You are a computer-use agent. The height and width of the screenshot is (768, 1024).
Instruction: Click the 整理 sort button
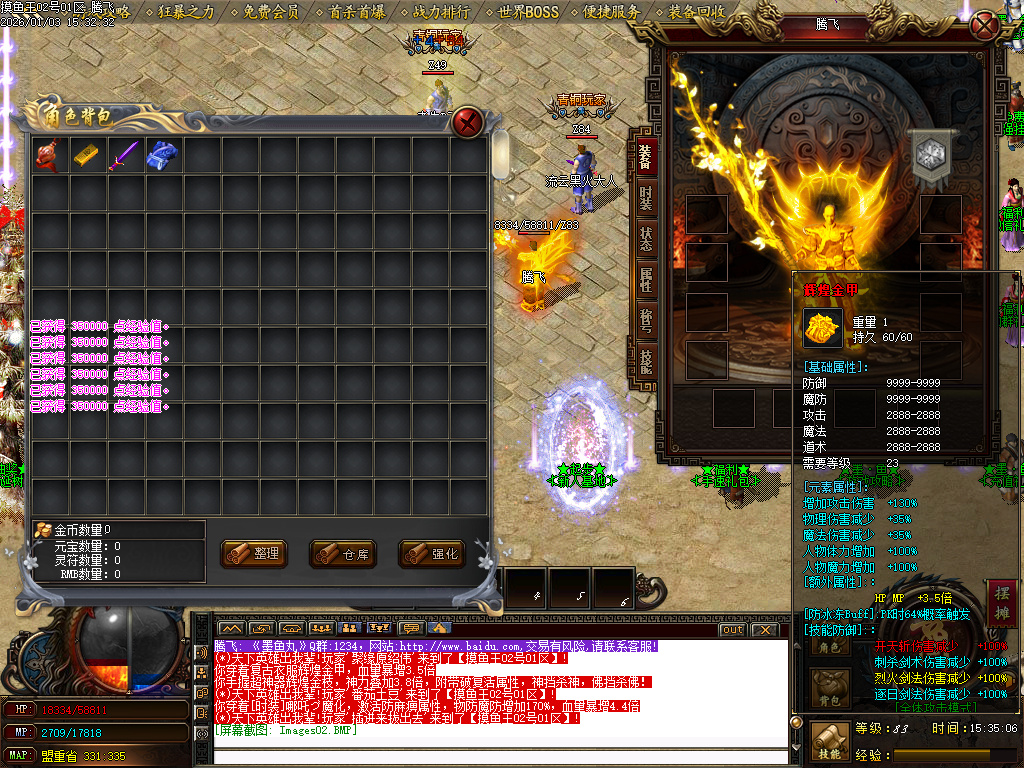click(252, 553)
